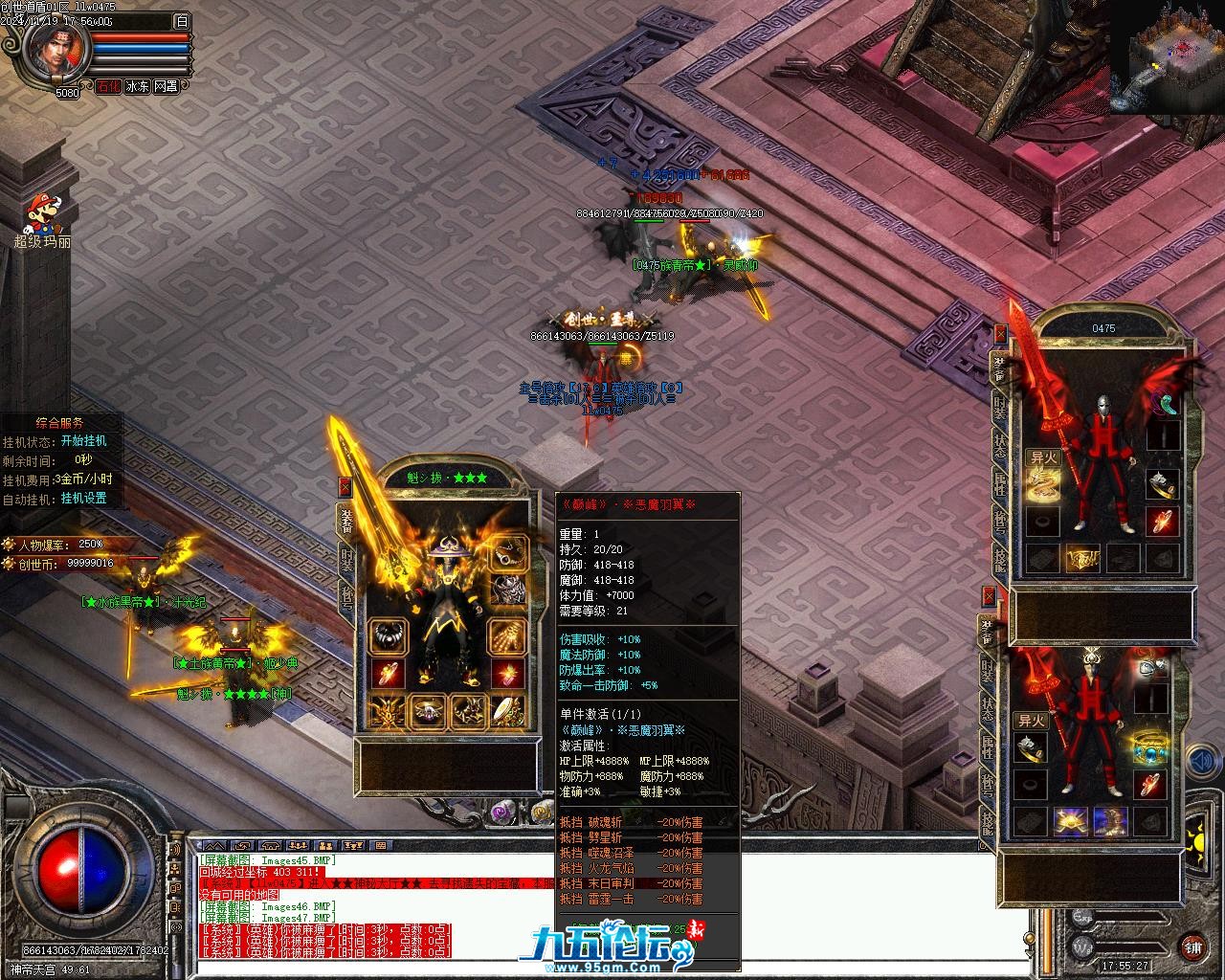This screenshot has height=980, width=1225.
Task: Select the golden dragon 异火 slot
Action: coord(1043,485)
